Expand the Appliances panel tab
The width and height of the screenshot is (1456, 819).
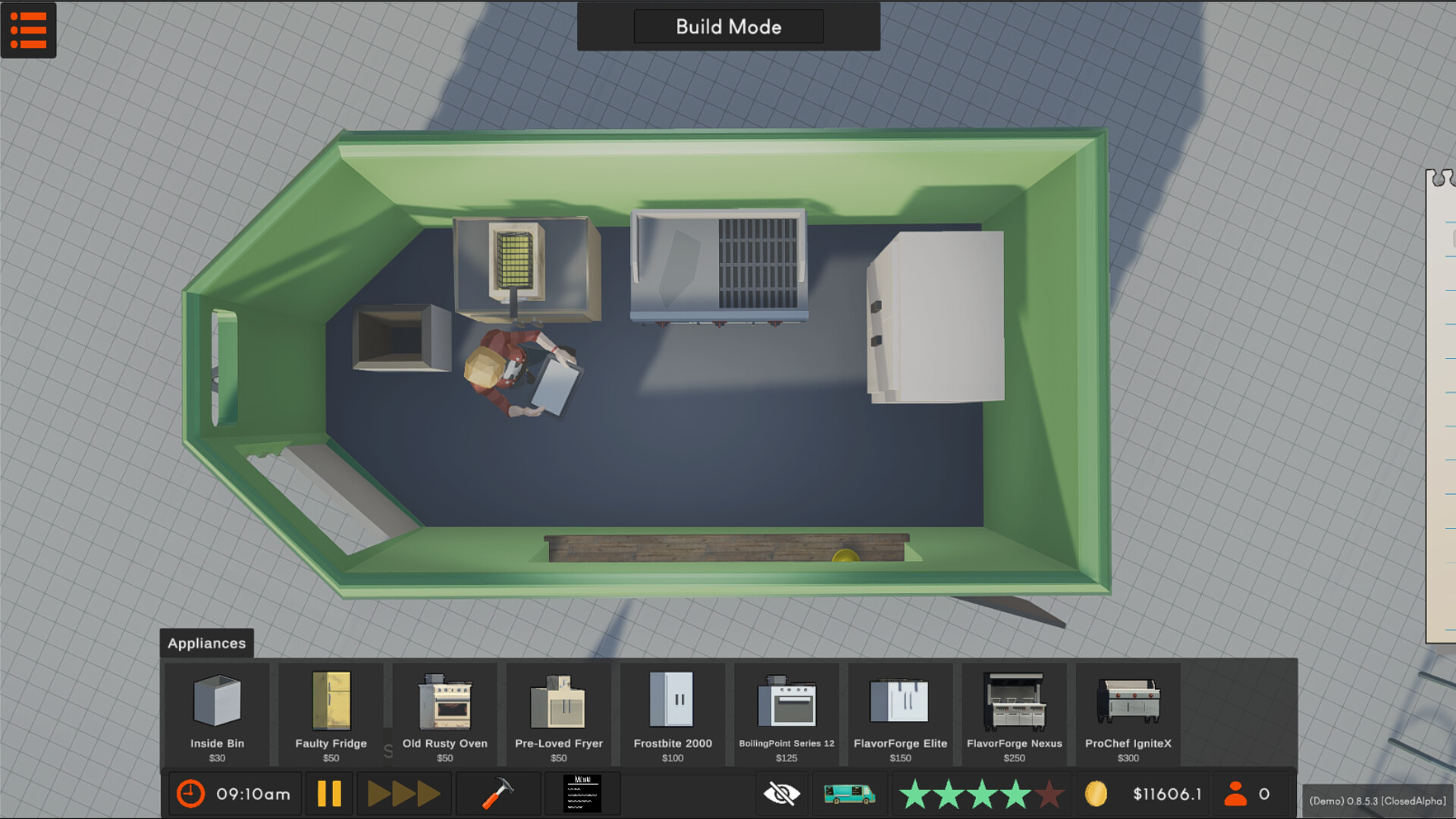(x=206, y=643)
